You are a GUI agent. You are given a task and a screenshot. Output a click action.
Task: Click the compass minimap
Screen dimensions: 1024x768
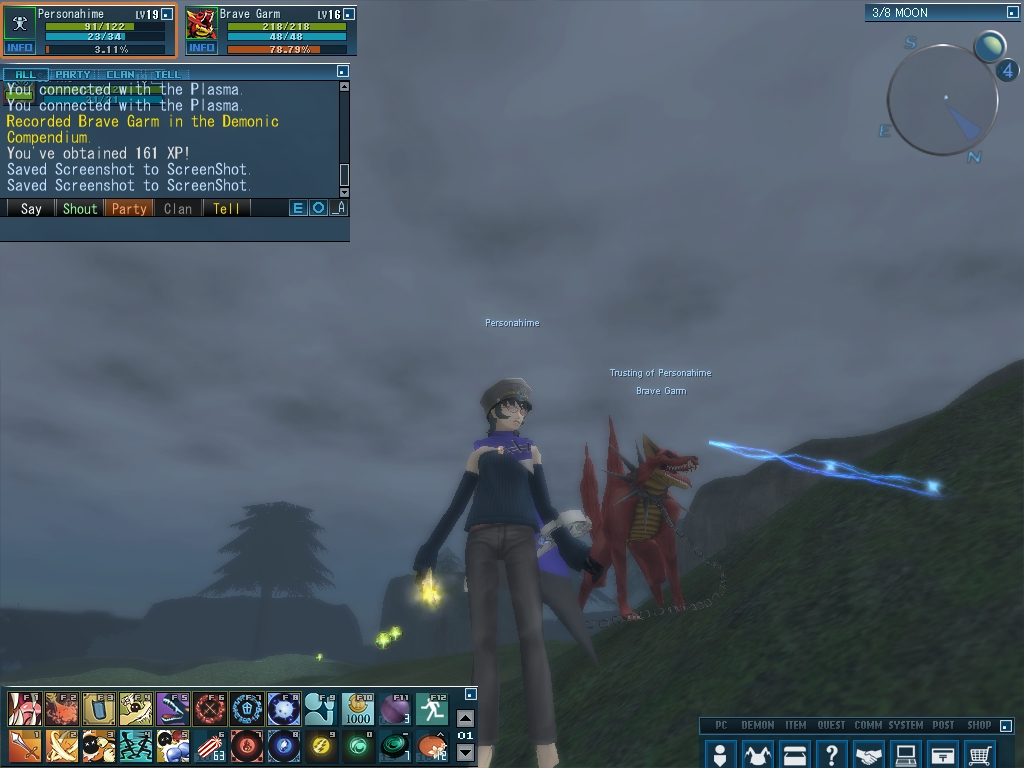pyautogui.click(x=942, y=100)
